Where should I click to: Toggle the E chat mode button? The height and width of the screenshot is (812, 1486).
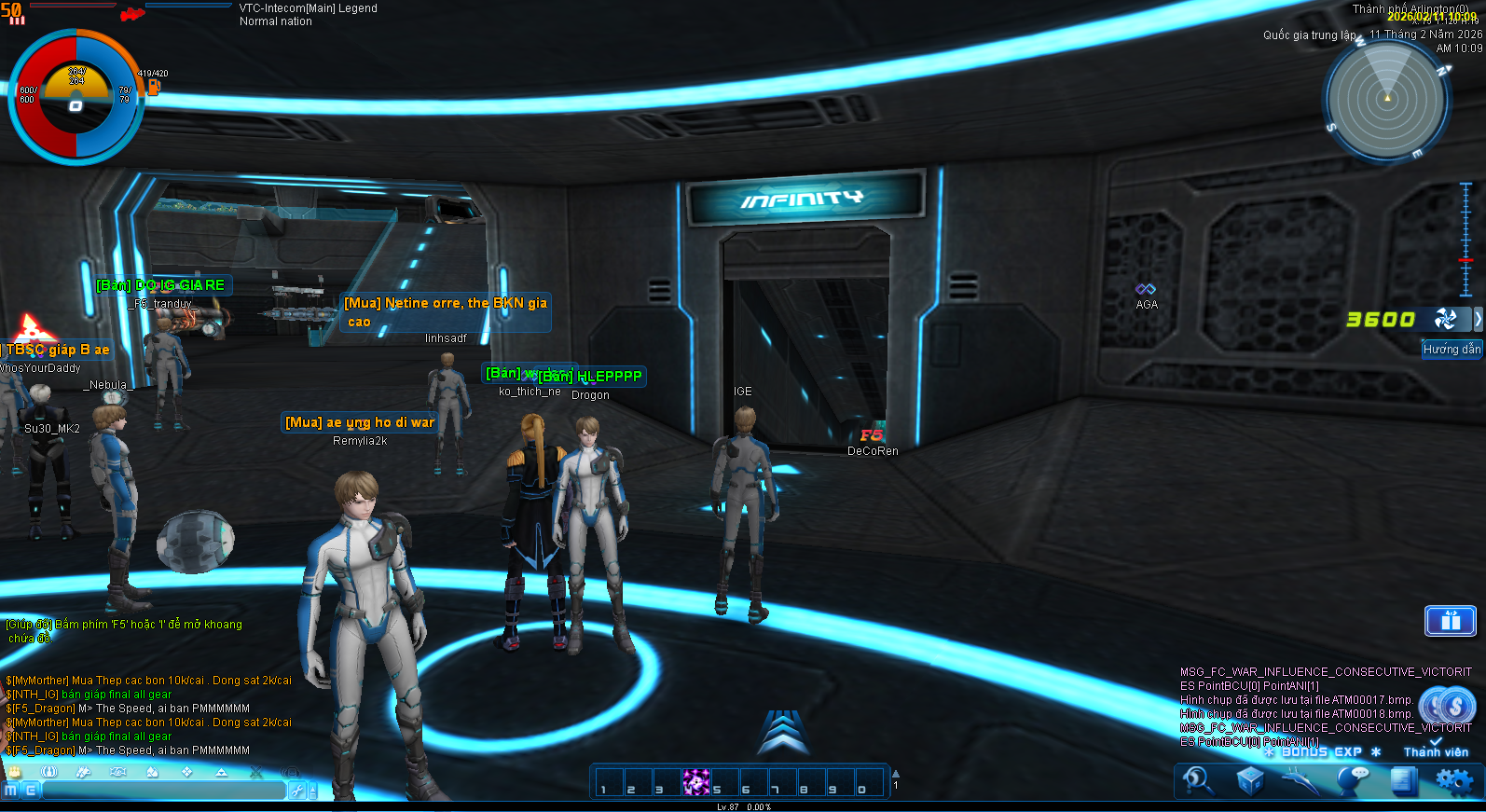31,791
